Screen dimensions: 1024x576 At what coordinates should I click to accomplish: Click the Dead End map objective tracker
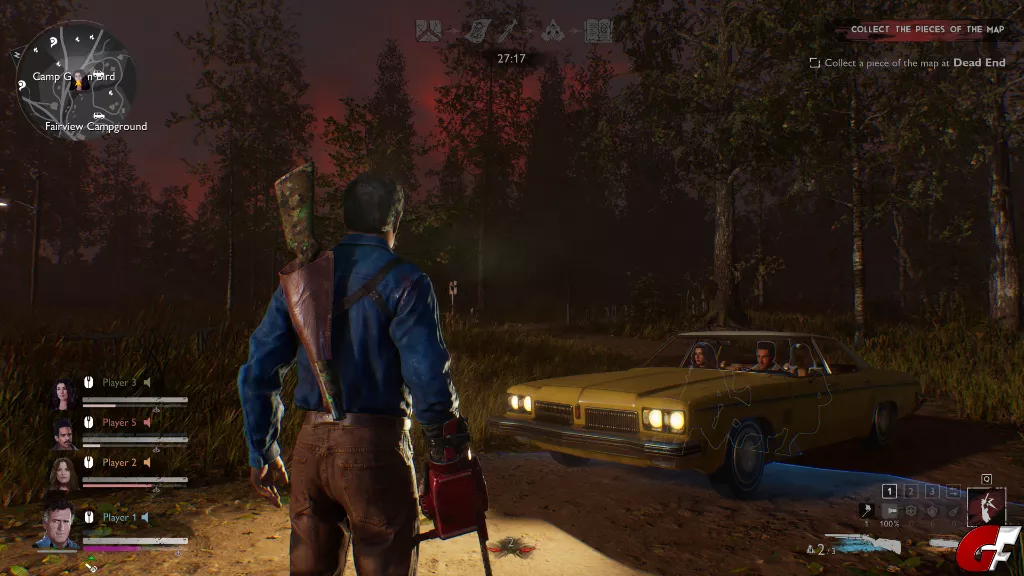coord(908,63)
